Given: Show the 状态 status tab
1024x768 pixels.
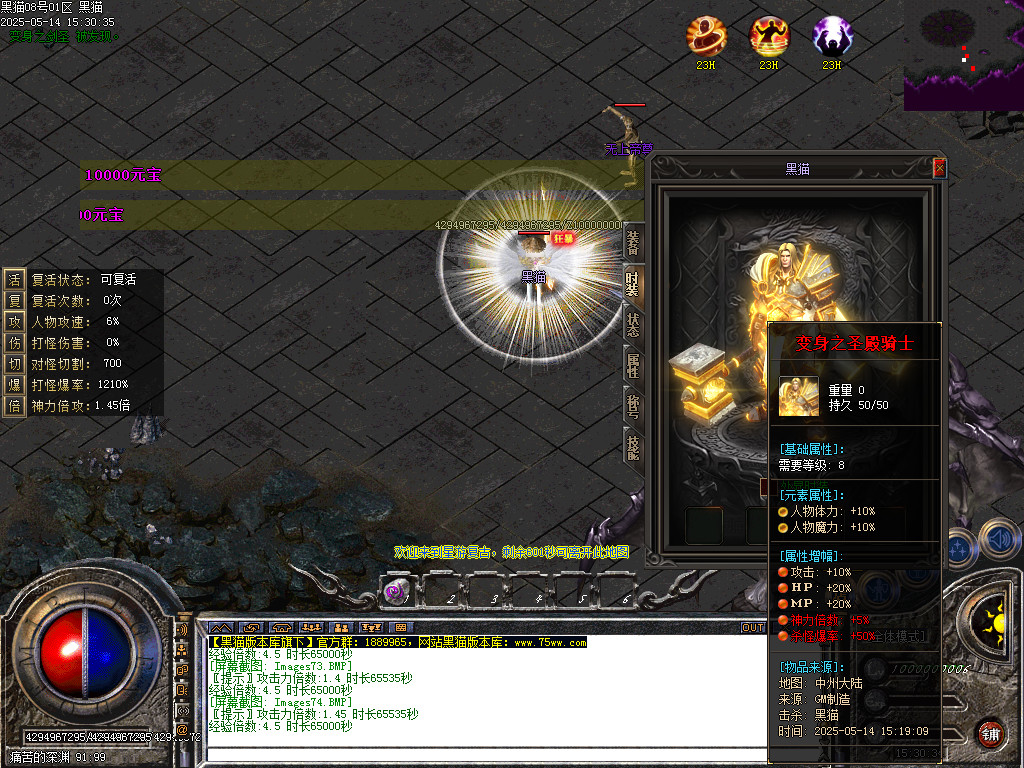Looking at the screenshot, I should [633, 326].
